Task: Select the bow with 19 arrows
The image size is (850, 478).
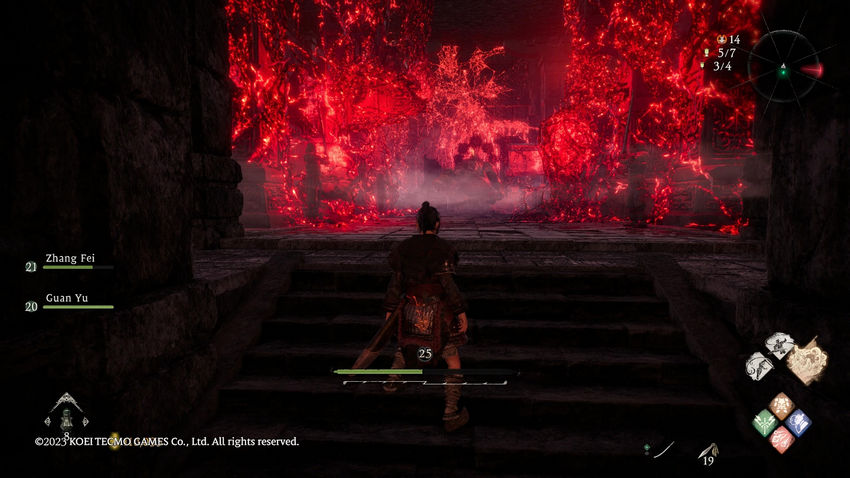Action: tap(709, 451)
